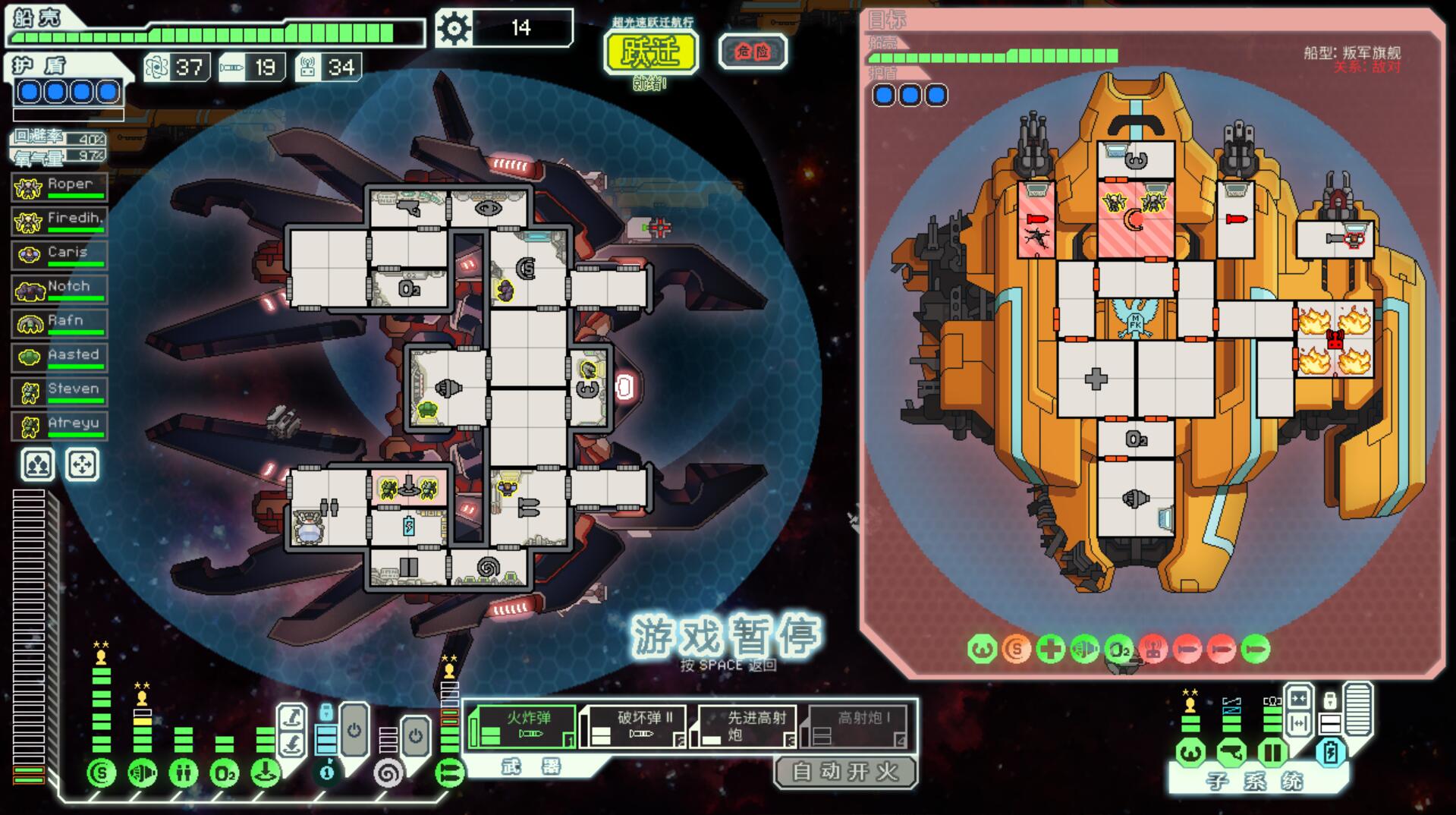
Task: Select crew member Caris
Action: pos(60,255)
